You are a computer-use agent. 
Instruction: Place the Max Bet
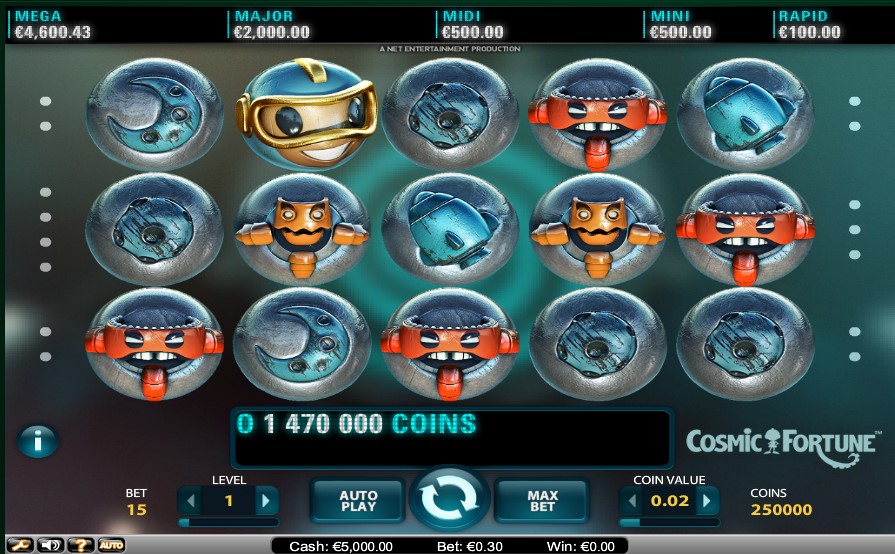[x=542, y=500]
